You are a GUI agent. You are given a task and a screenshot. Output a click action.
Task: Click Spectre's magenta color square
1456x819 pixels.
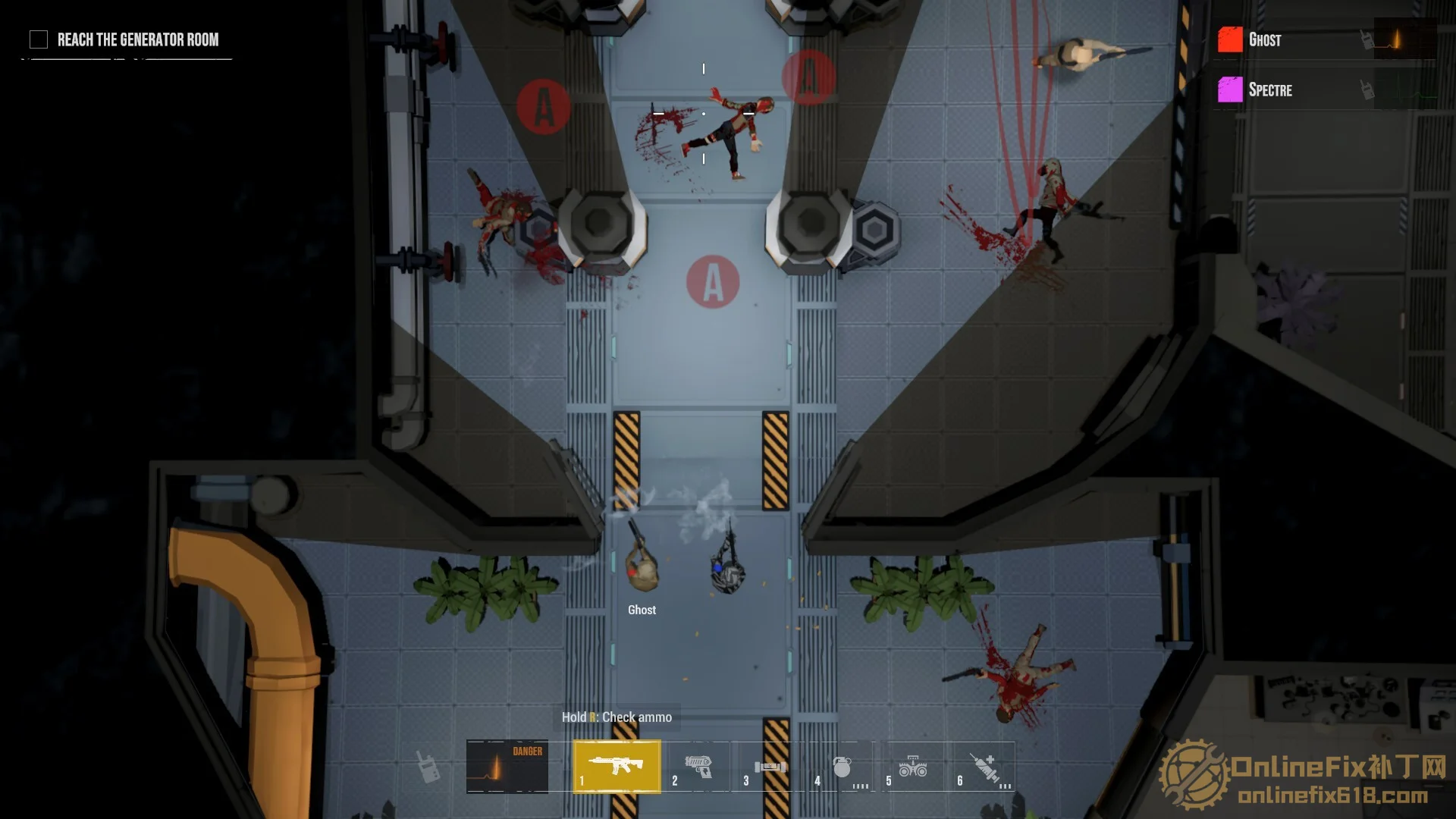[x=1230, y=89]
